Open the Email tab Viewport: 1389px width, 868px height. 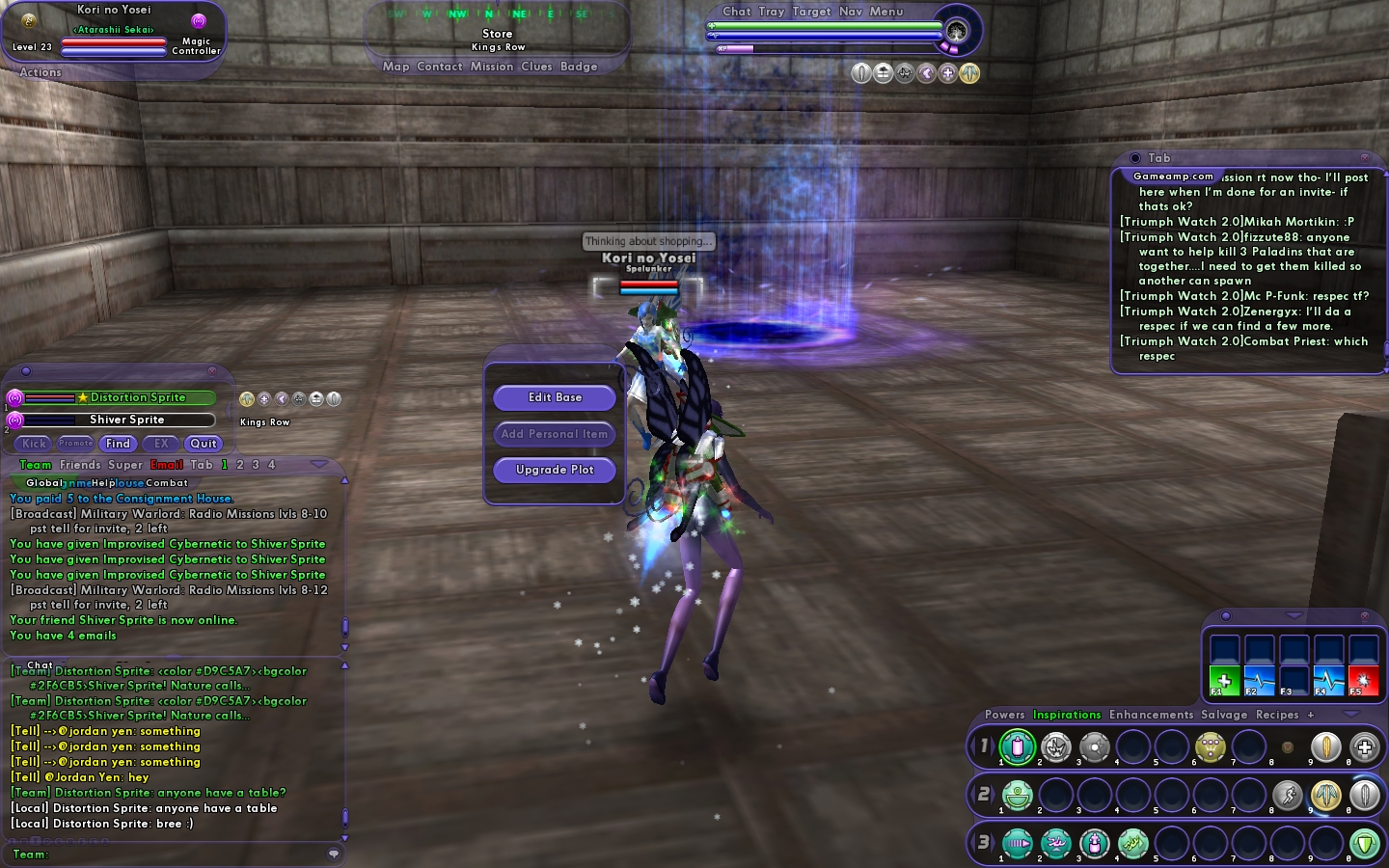pyautogui.click(x=166, y=465)
